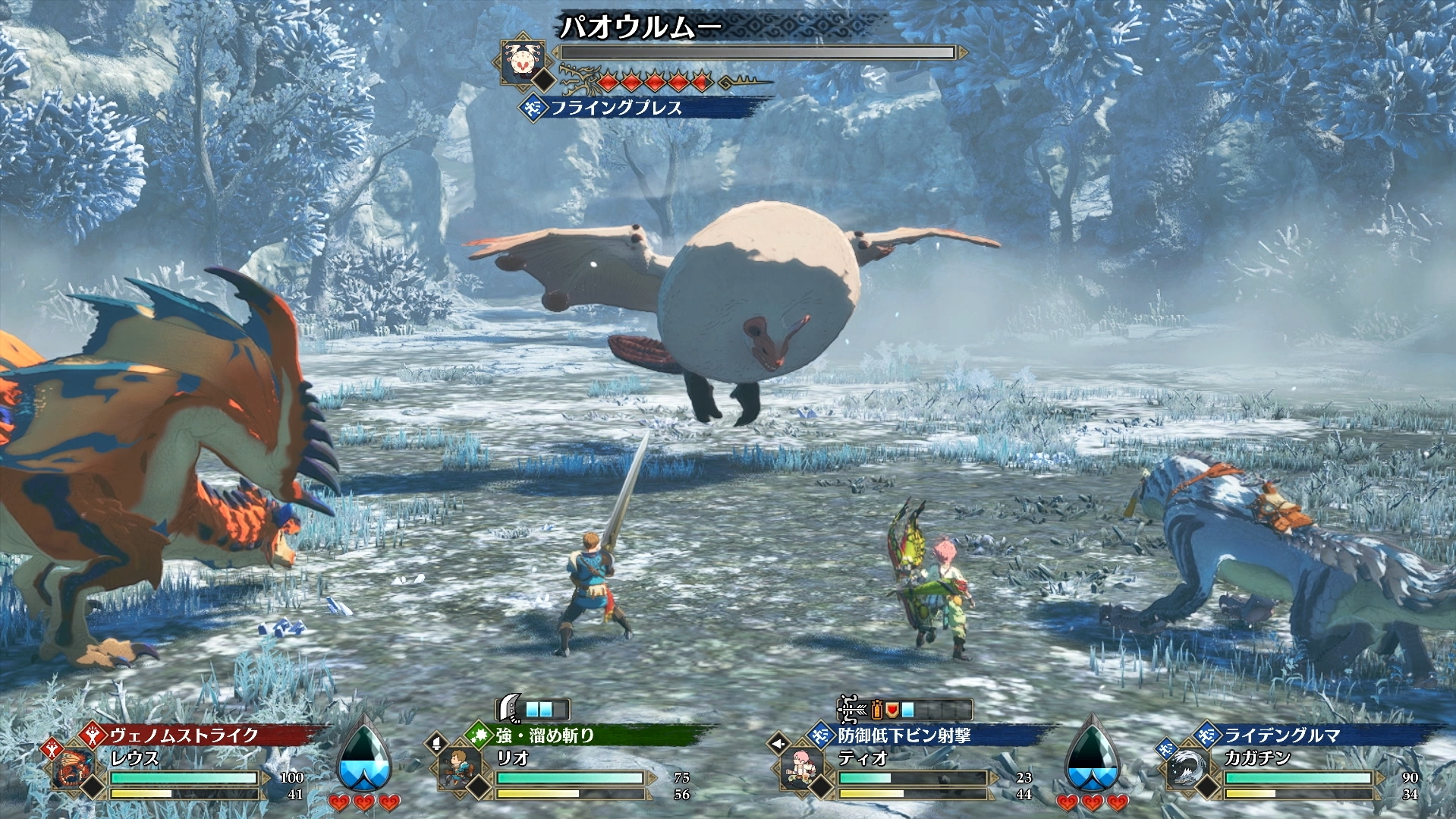Click the フライングプレス enemy skill label

[x=616, y=108]
